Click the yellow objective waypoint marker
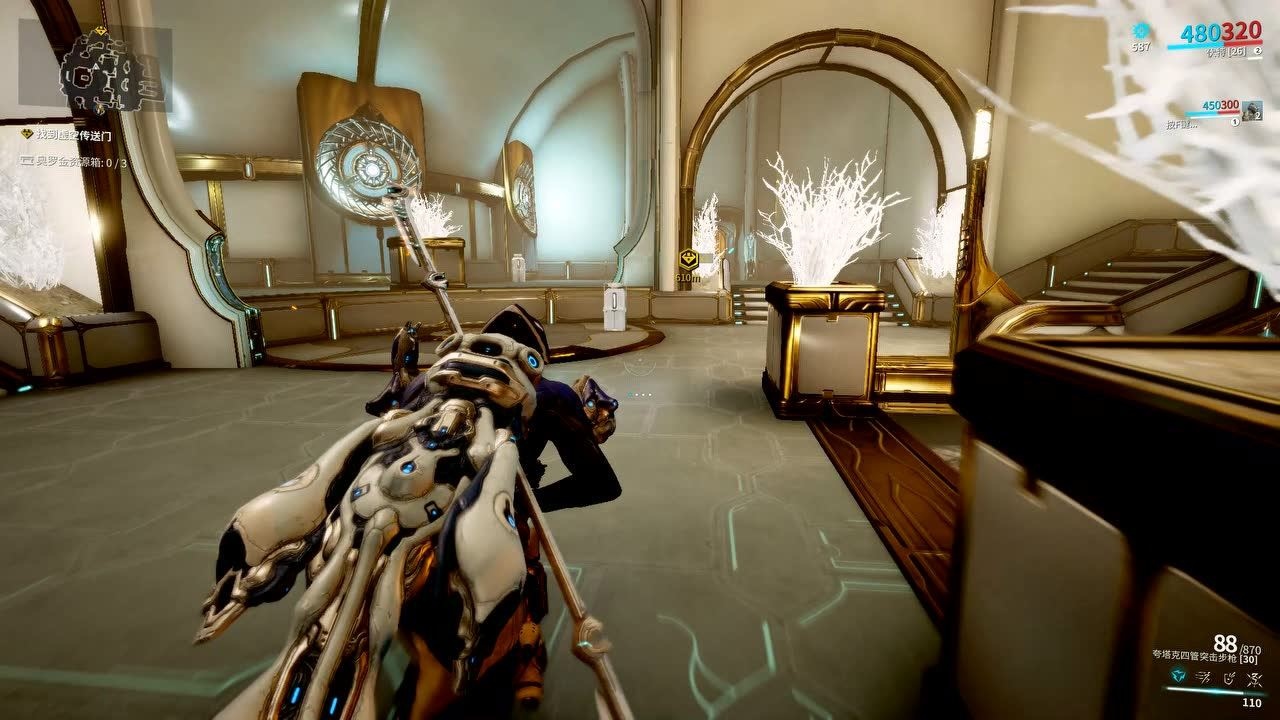The image size is (1280, 720). [x=687, y=259]
